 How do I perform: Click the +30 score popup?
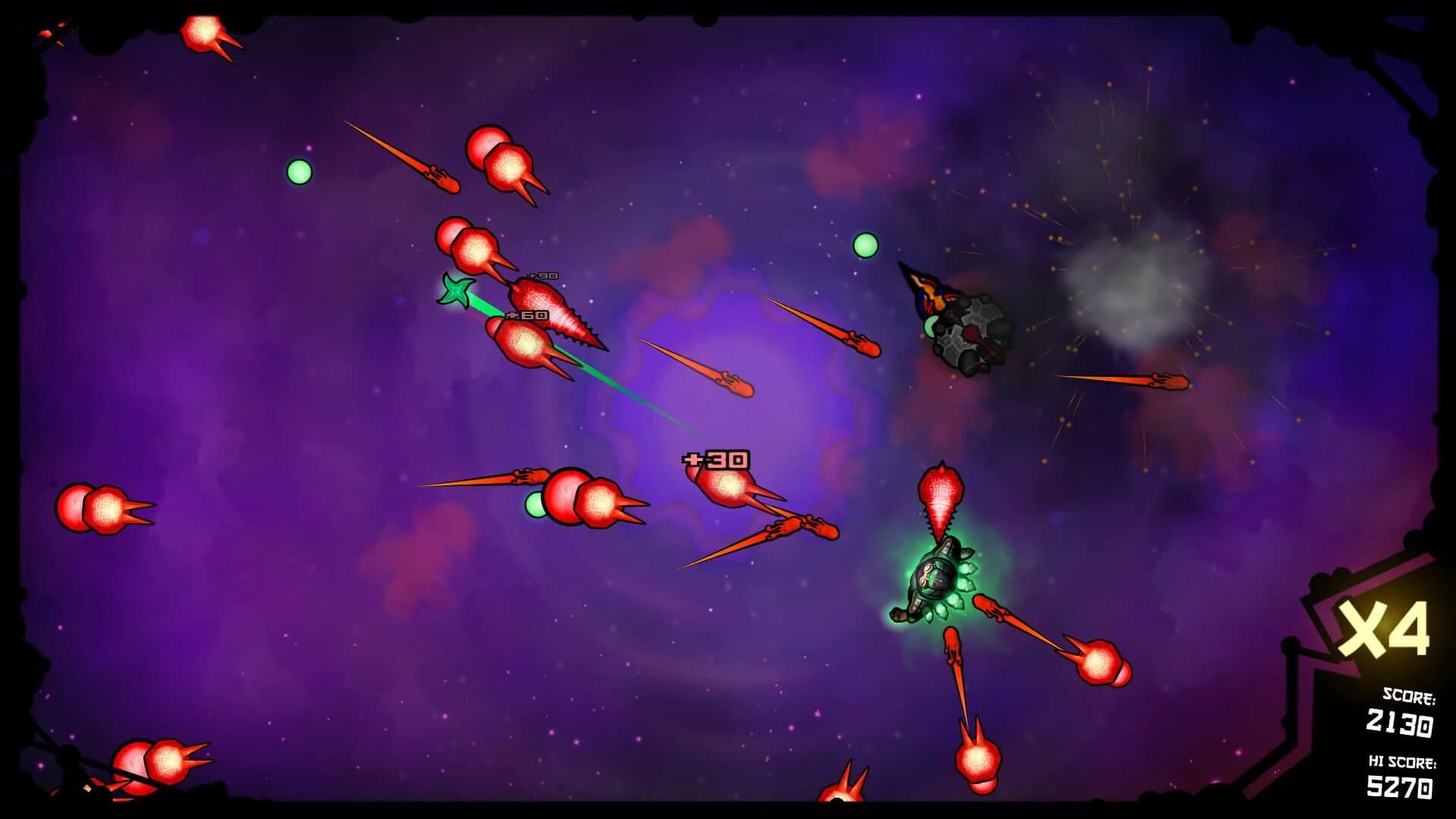(716, 460)
